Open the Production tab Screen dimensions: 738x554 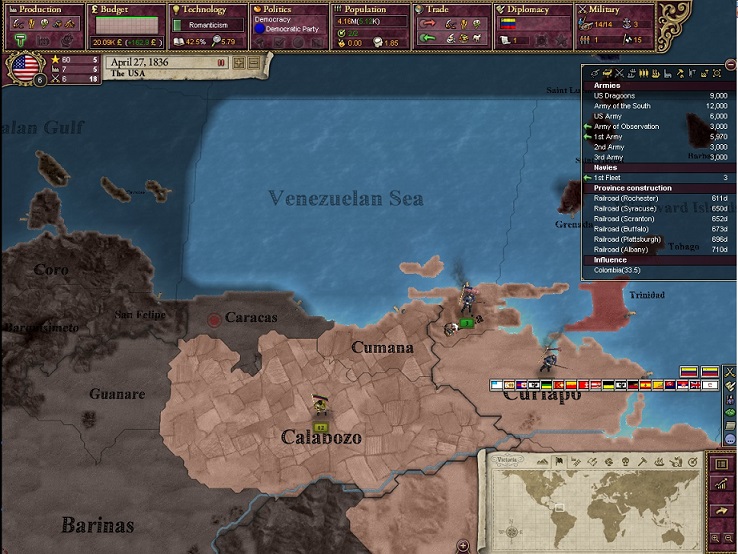pos(40,10)
